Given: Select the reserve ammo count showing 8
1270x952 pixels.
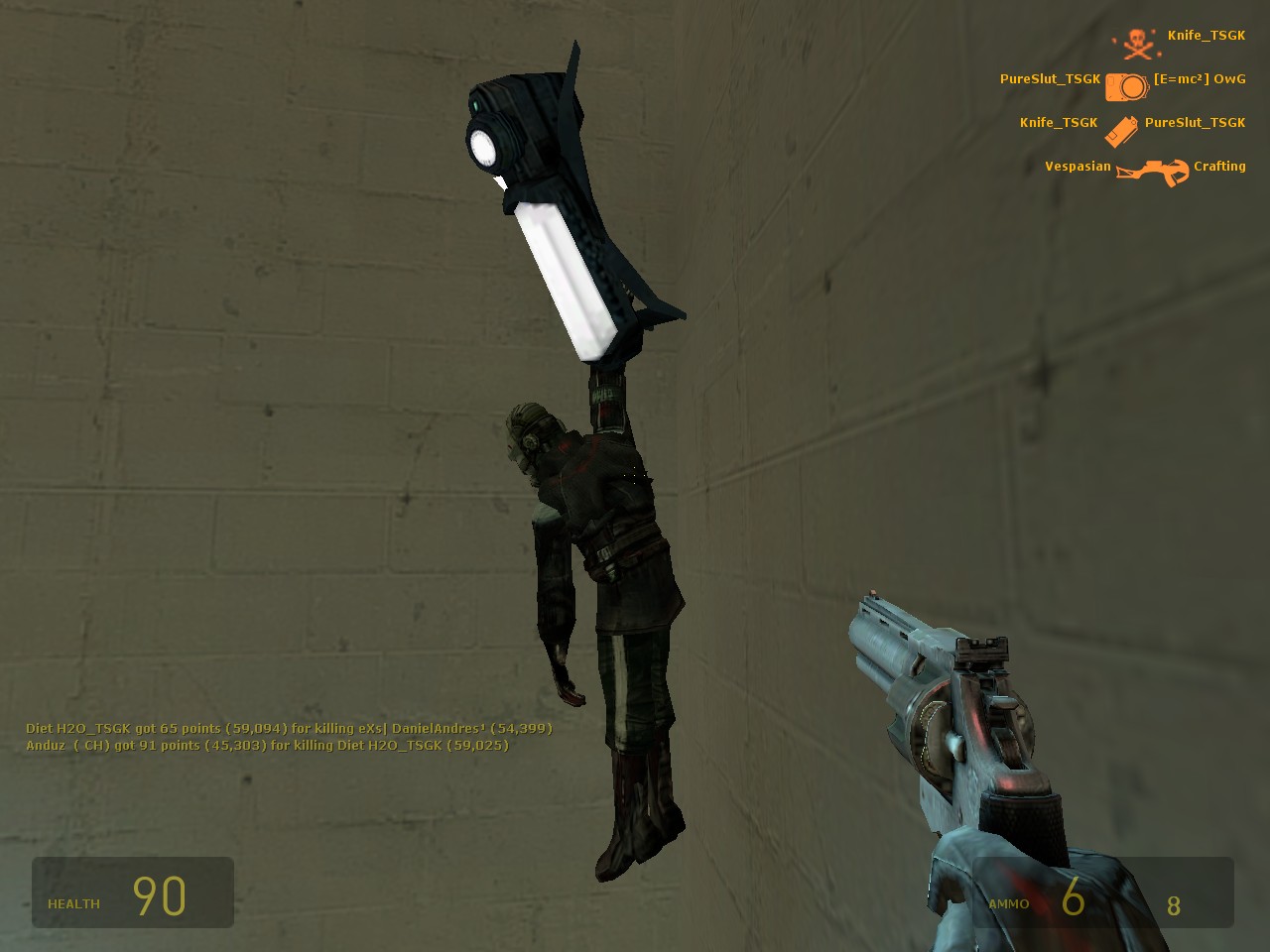Looking at the screenshot, I should [x=1174, y=904].
